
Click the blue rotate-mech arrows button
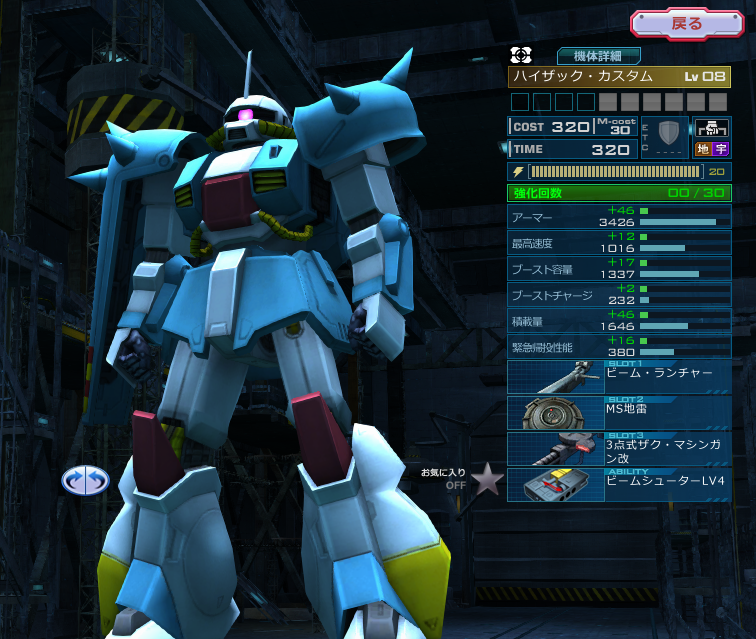click(84, 480)
